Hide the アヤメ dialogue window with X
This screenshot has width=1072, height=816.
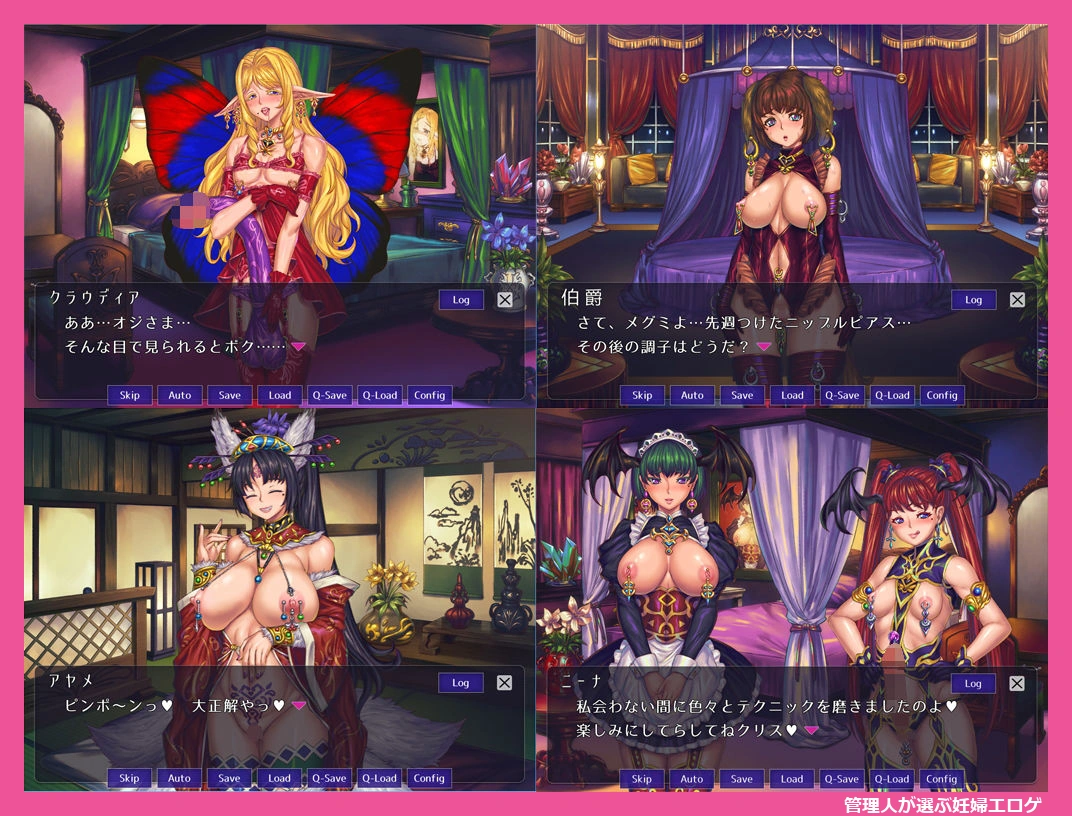tap(504, 683)
